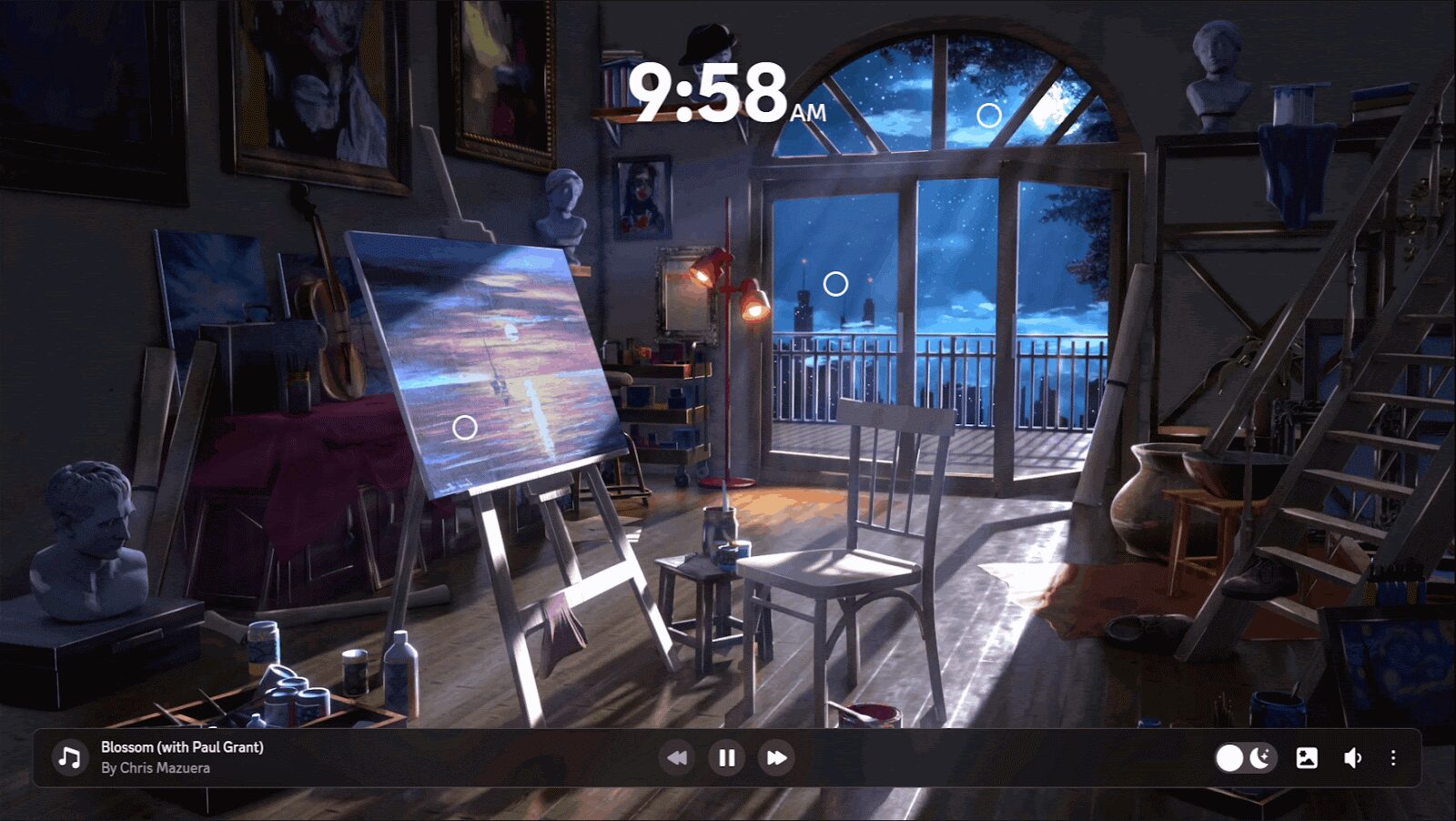Pause the currently playing track
The width and height of the screenshot is (1456, 821).
[726, 758]
